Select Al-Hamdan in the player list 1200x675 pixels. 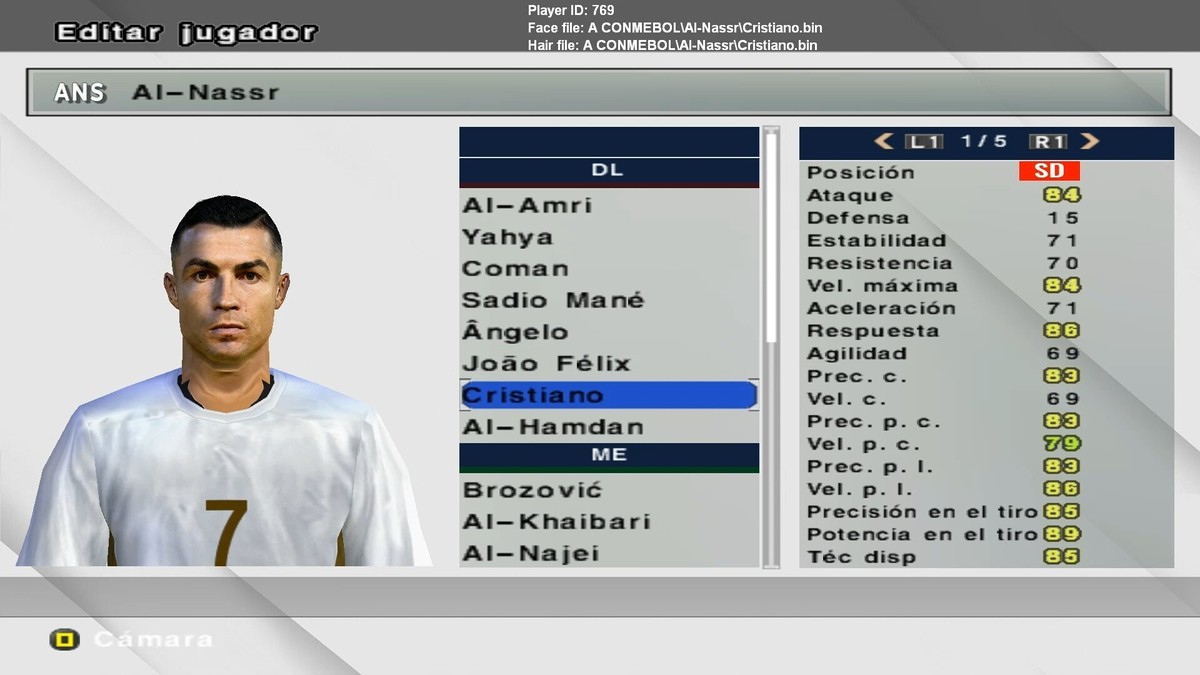553,427
